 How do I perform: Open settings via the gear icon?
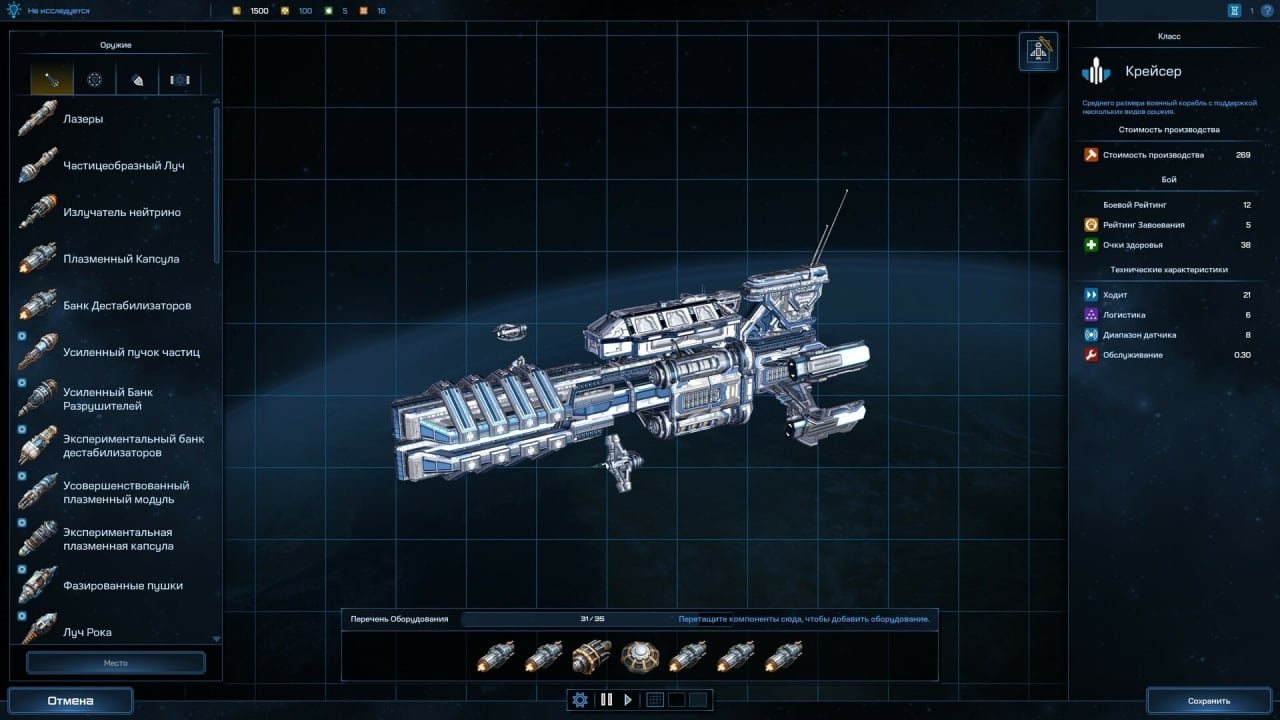pos(579,700)
